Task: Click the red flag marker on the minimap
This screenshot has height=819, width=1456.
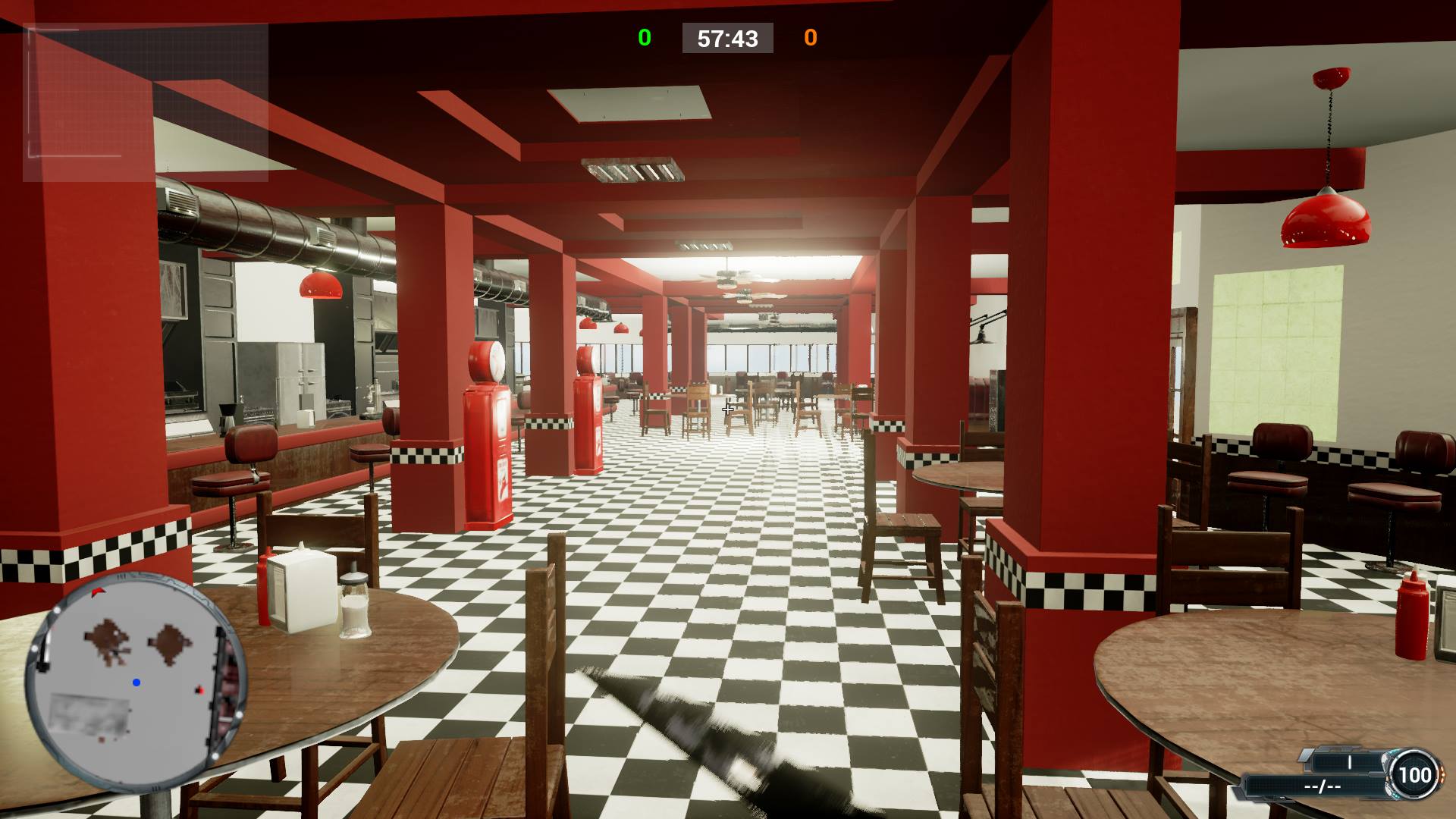Action: click(99, 592)
